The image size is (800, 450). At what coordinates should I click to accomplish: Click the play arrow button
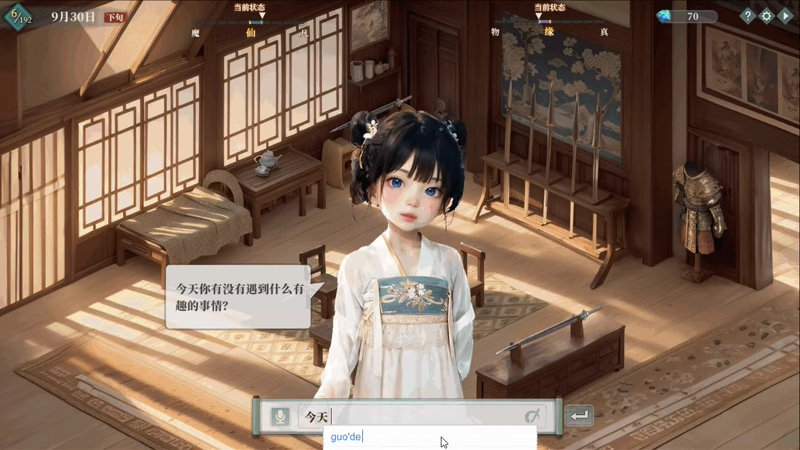tap(785, 16)
